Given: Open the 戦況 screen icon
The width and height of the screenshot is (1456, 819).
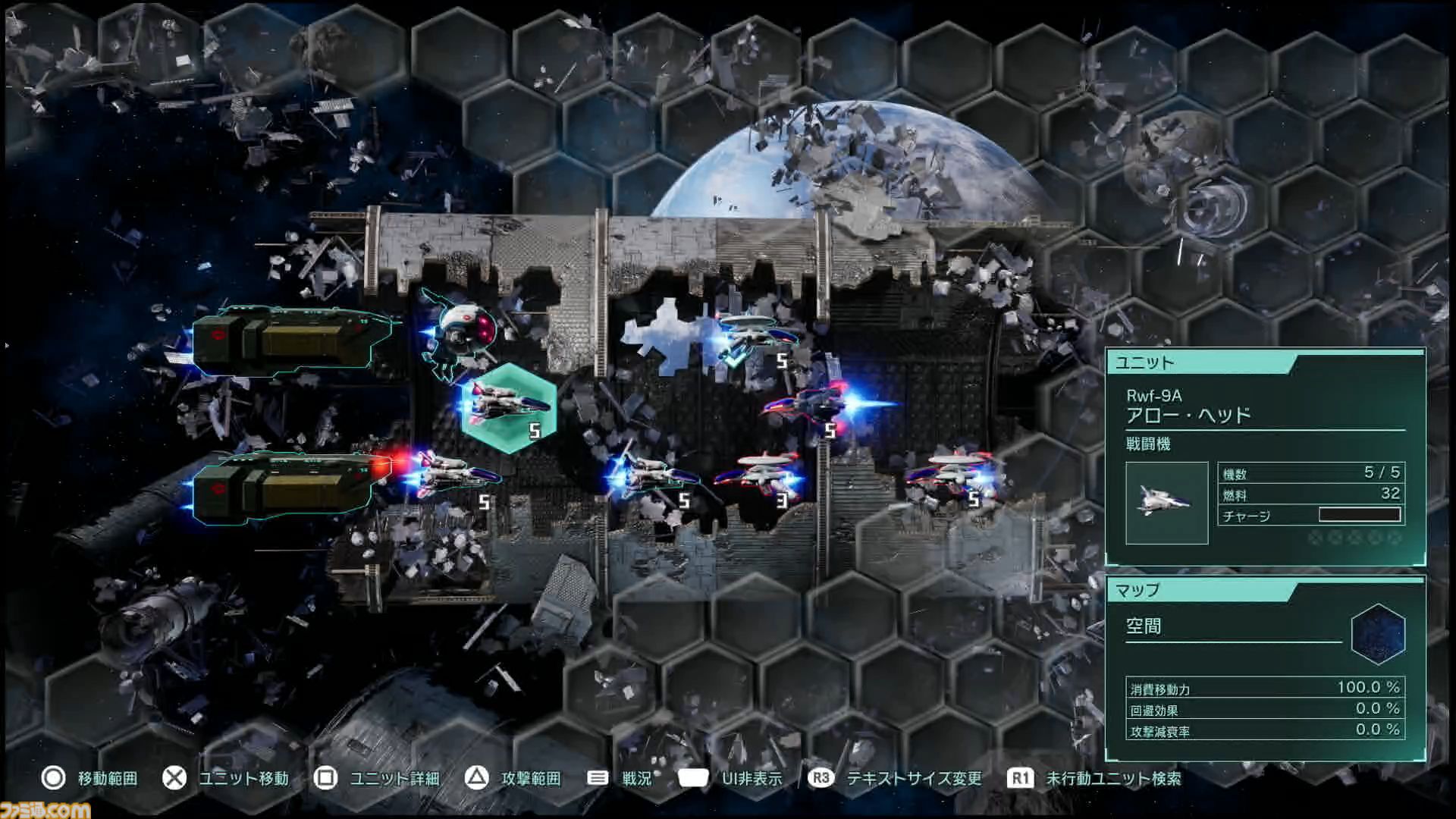Looking at the screenshot, I should [x=598, y=778].
